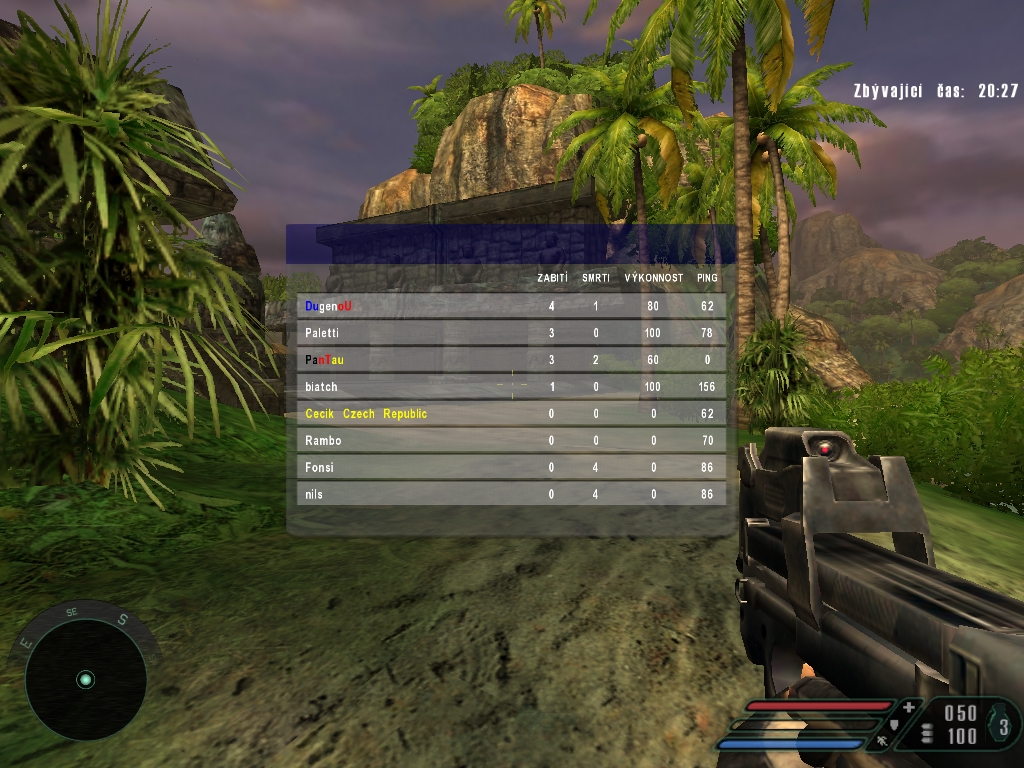Choose Fonsi's scoreboard row
This screenshot has height=768, width=1024.
coord(511,468)
